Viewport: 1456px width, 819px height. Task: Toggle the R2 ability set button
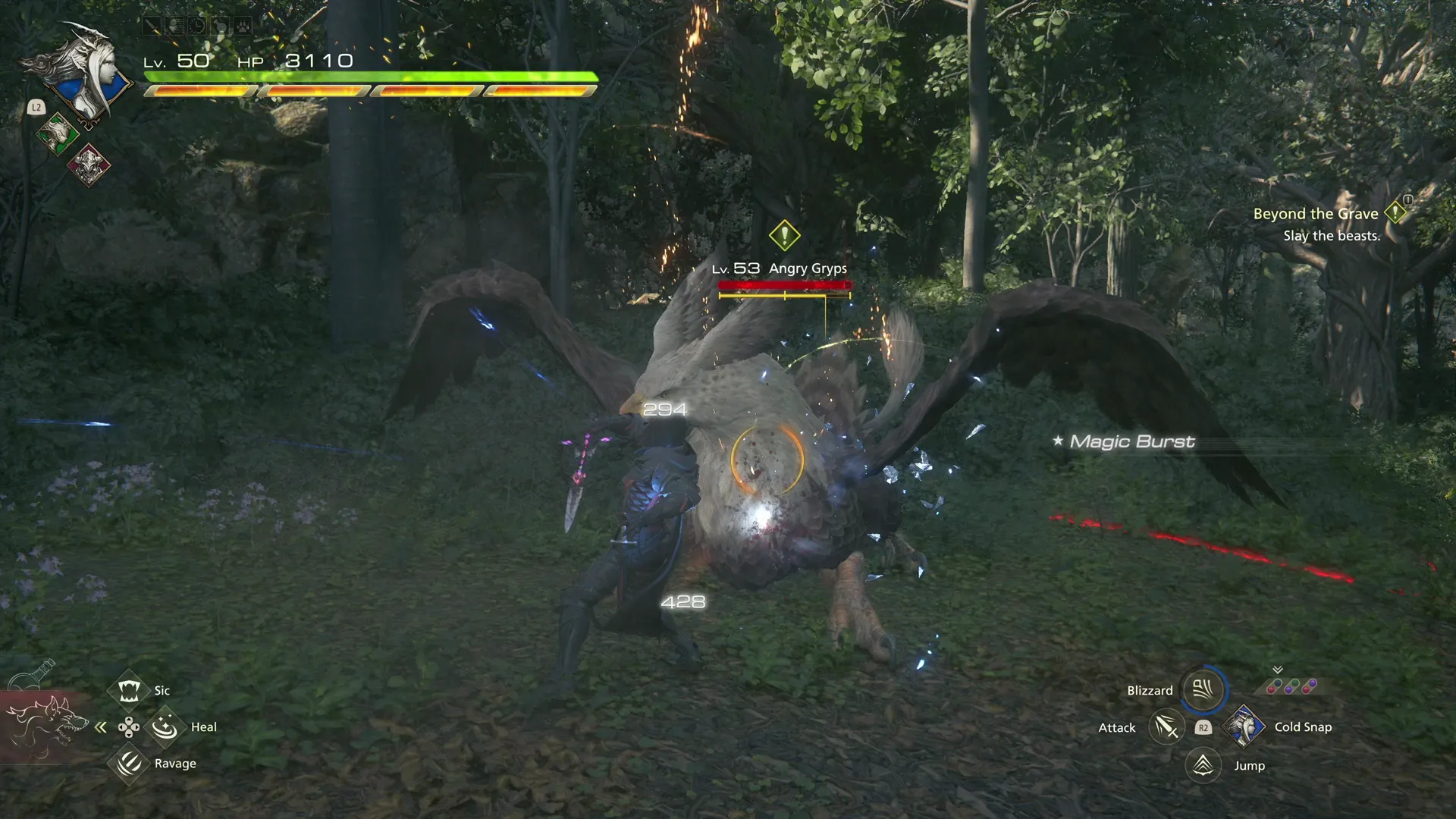tap(1203, 727)
